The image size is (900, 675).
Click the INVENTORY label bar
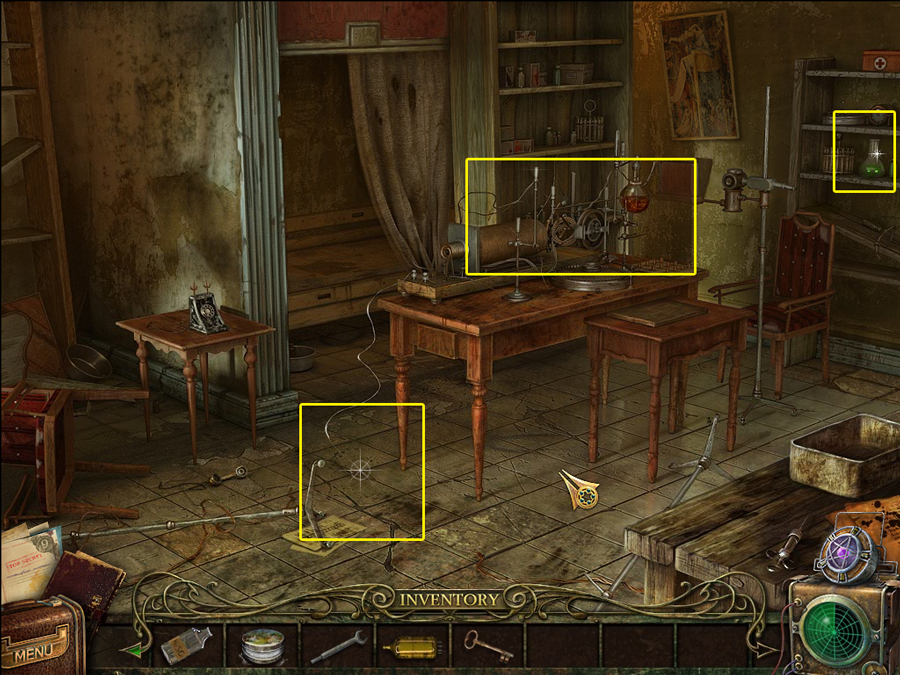(x=449, y=599)
